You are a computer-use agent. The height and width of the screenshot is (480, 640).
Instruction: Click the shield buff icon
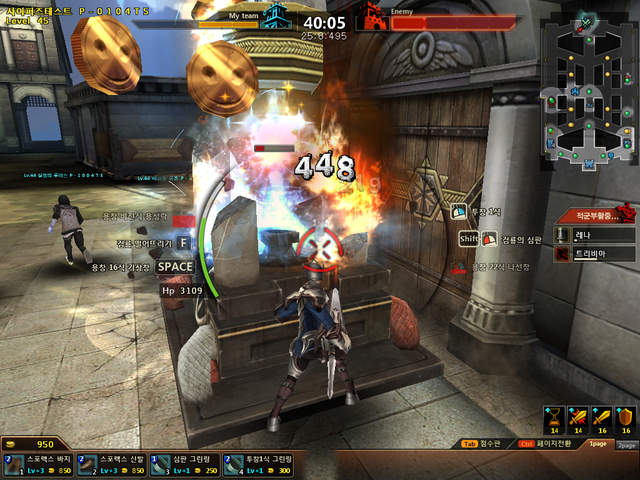tap(626, 417)
